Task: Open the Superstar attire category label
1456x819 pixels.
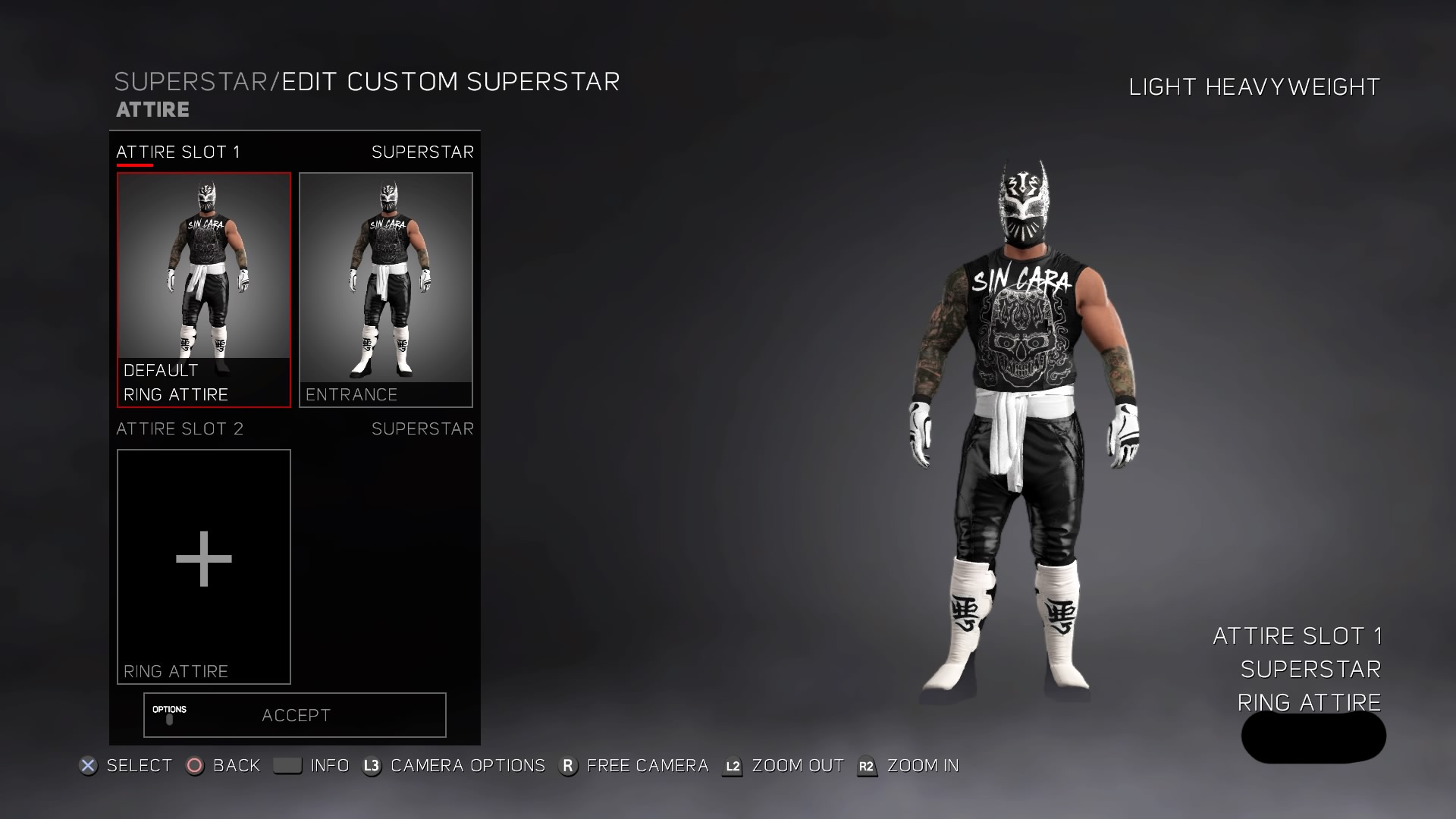Action: pyautogui.click(x=422, y=152)
